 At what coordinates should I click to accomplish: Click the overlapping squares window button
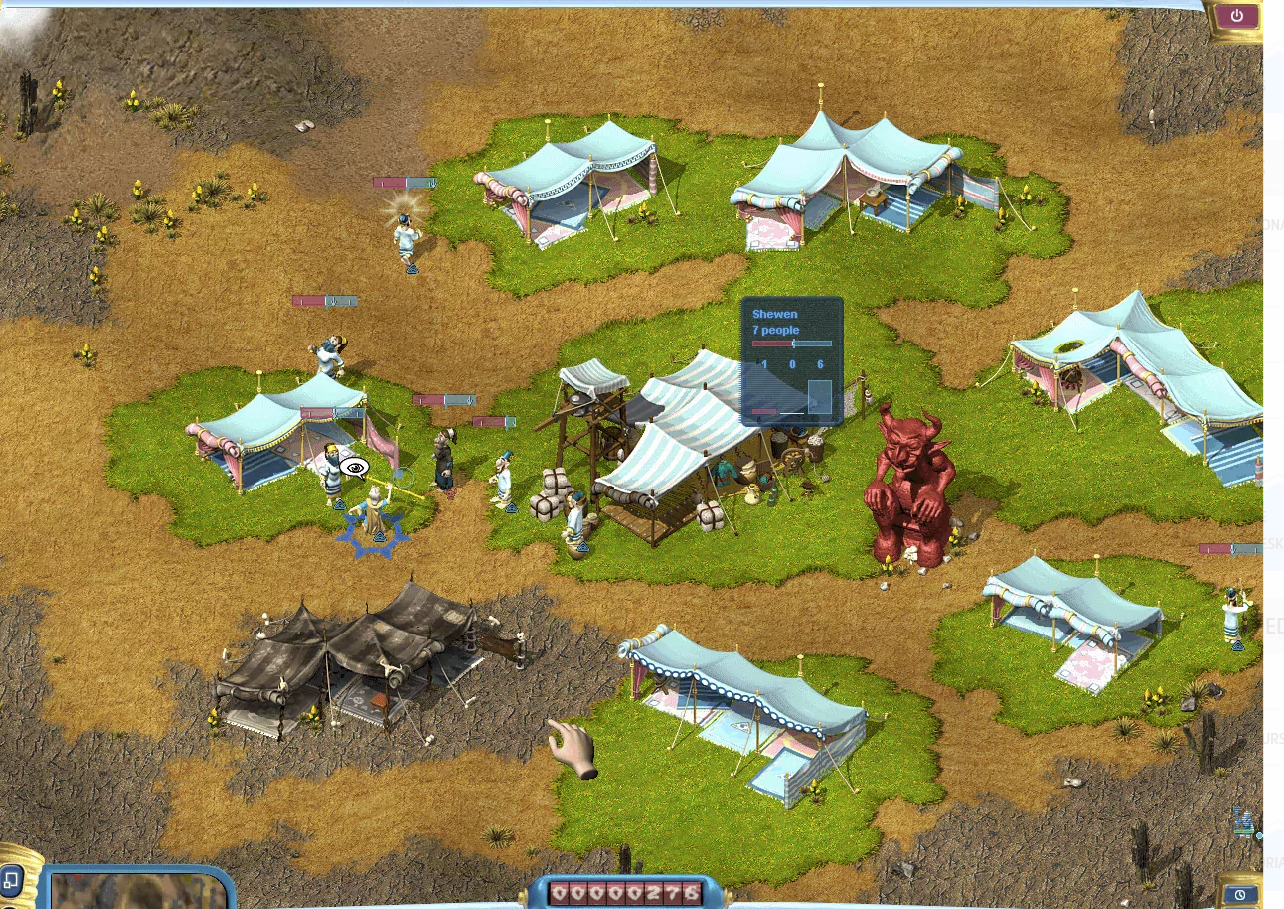coord(12,881)
